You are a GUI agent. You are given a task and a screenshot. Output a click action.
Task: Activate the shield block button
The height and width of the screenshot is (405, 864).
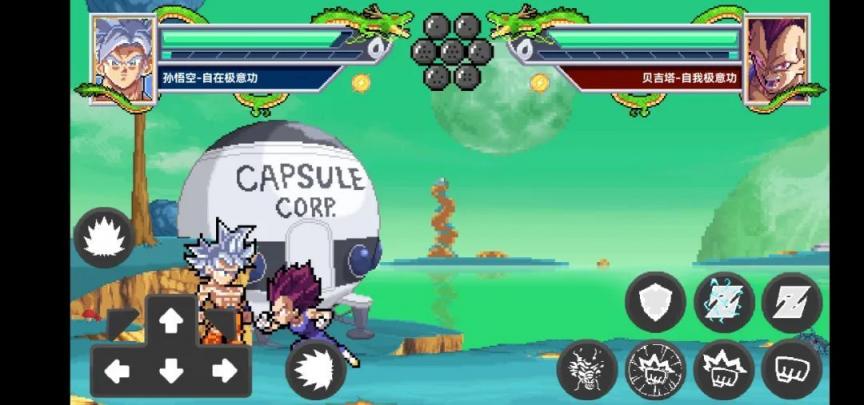coord(656,302)
